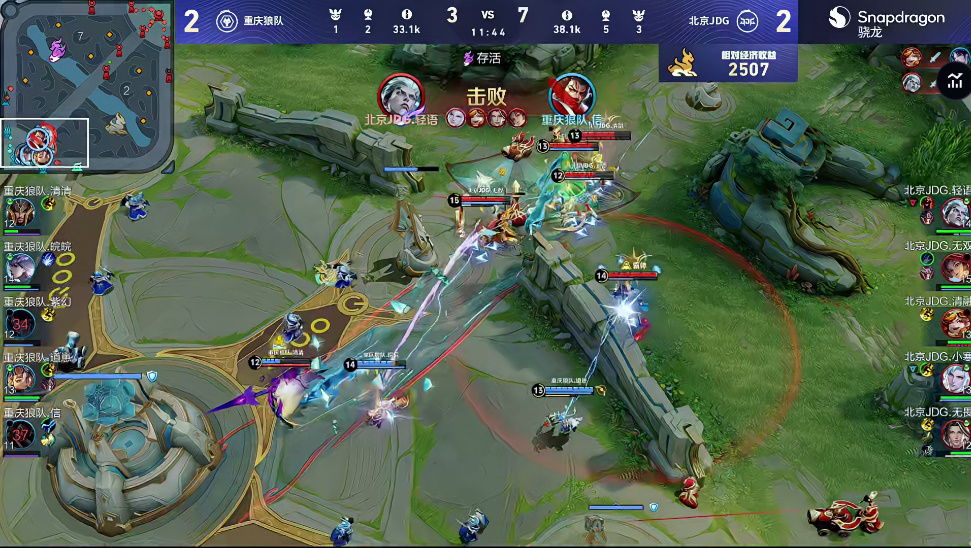
Task: Select 北京JDG.轻语 portrait in player list
Action: (955, 212)
